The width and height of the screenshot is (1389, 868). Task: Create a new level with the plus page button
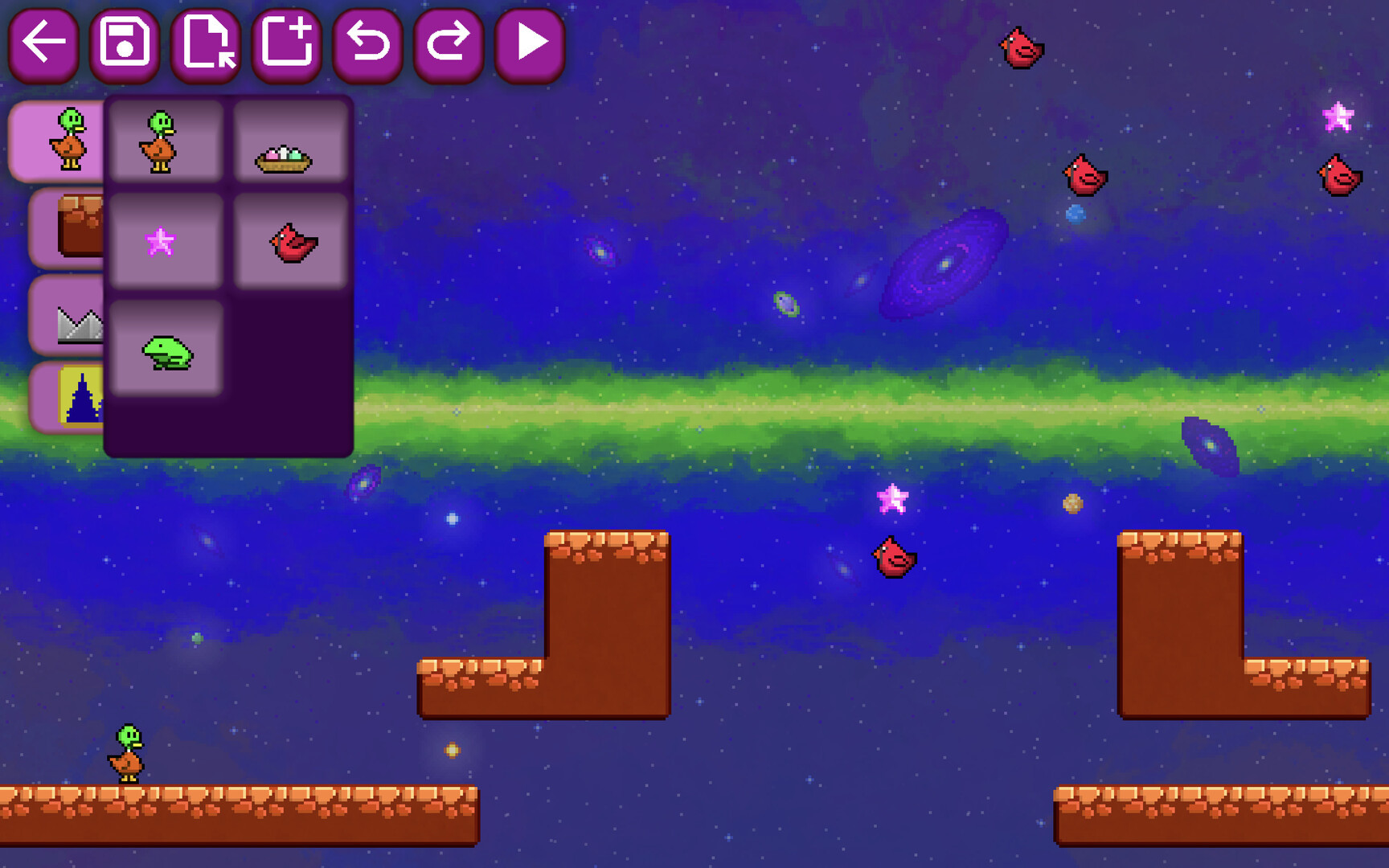point(287,44)
